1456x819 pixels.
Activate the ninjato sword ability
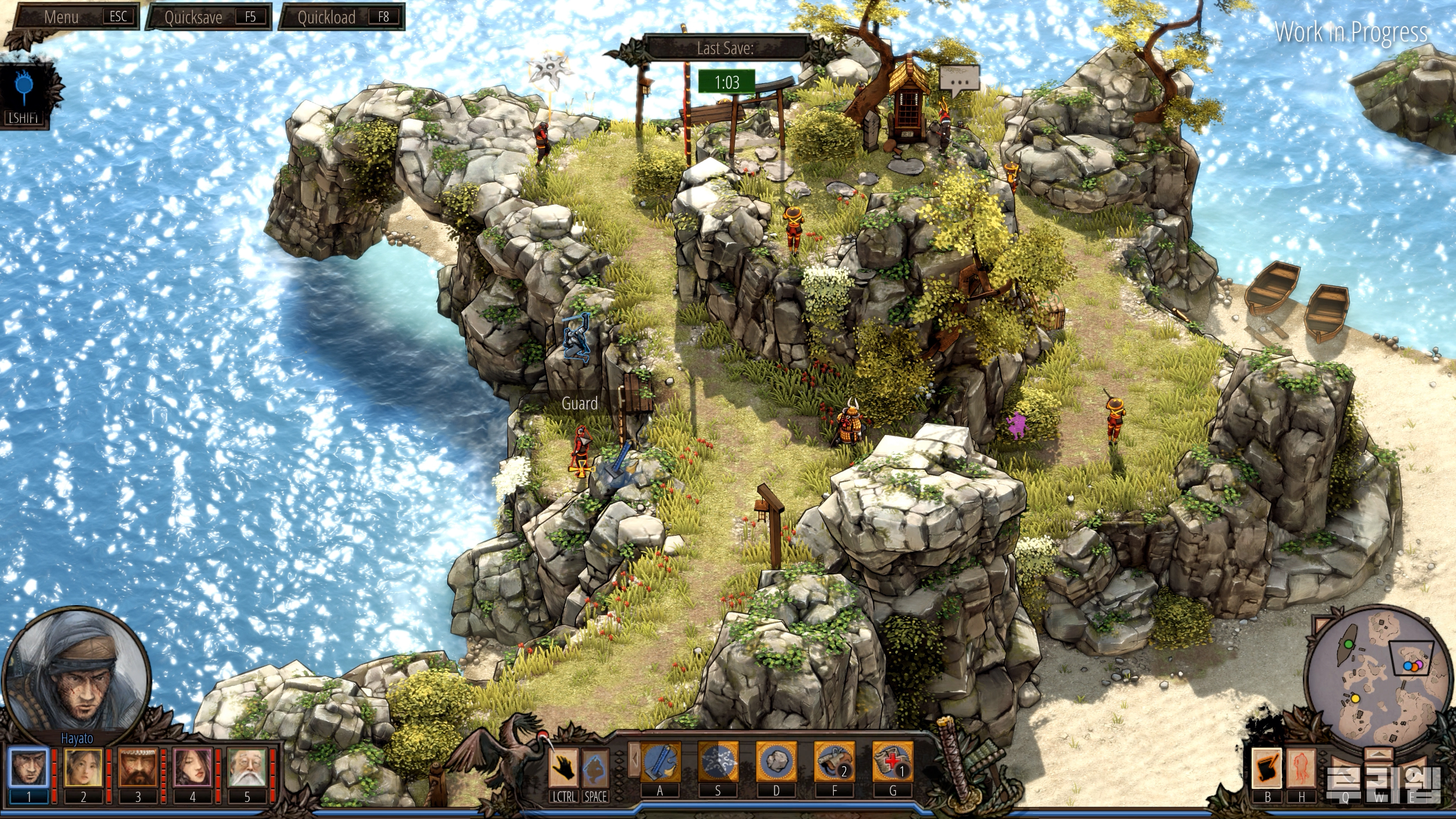coord(660,762)
